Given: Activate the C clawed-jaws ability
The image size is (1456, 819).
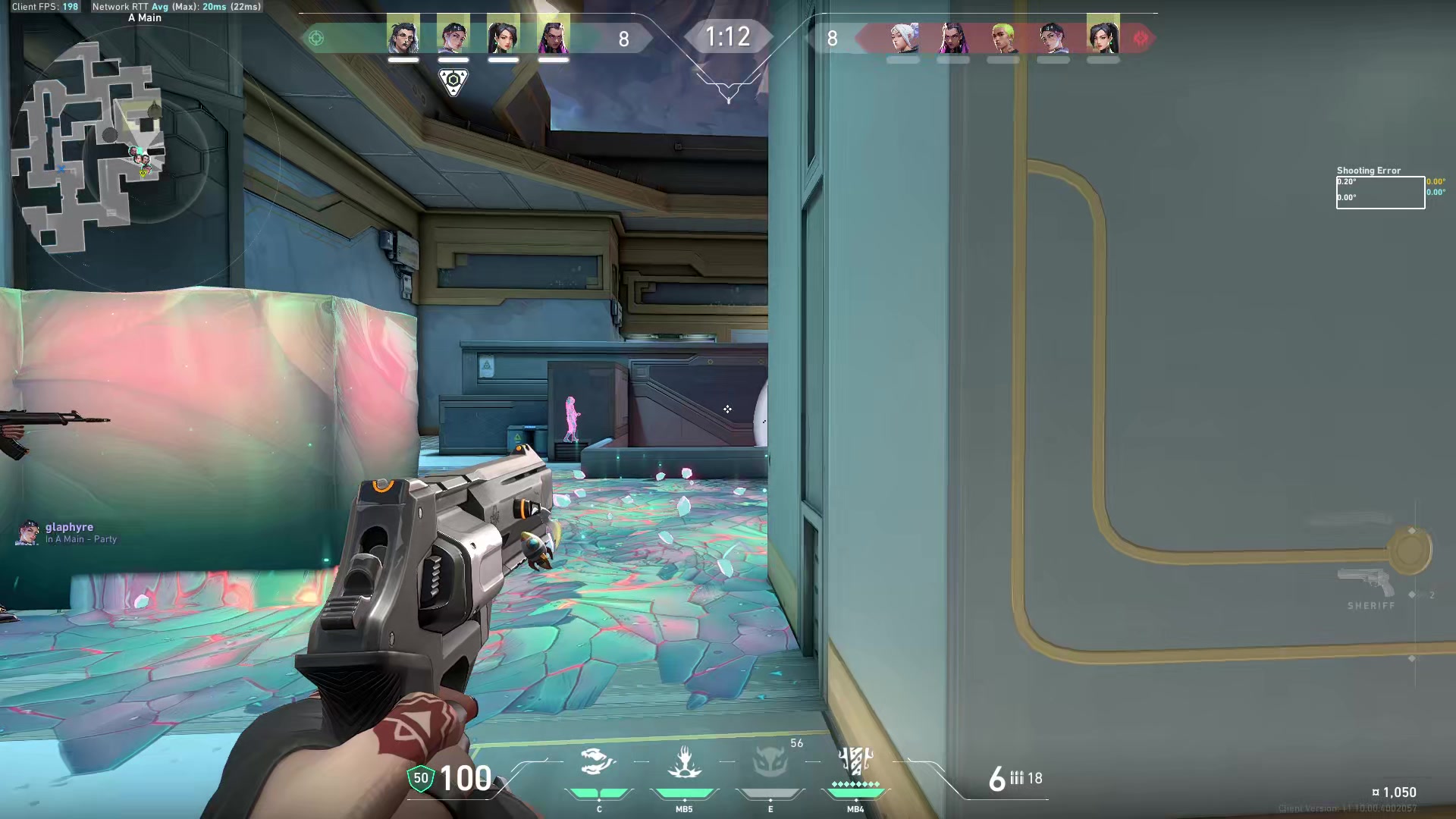Looking at the screenshot, I should 598,762.
